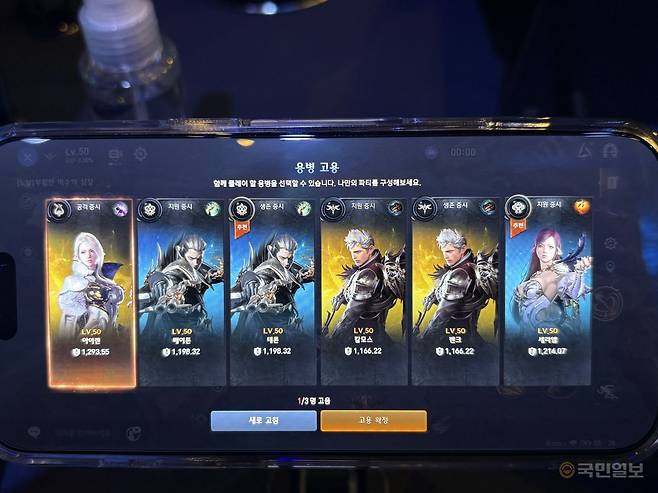This screenshot has width=658, height=493.
Task: Select the silver-haired support-focused mercenary card
Action: coord(363,290)
